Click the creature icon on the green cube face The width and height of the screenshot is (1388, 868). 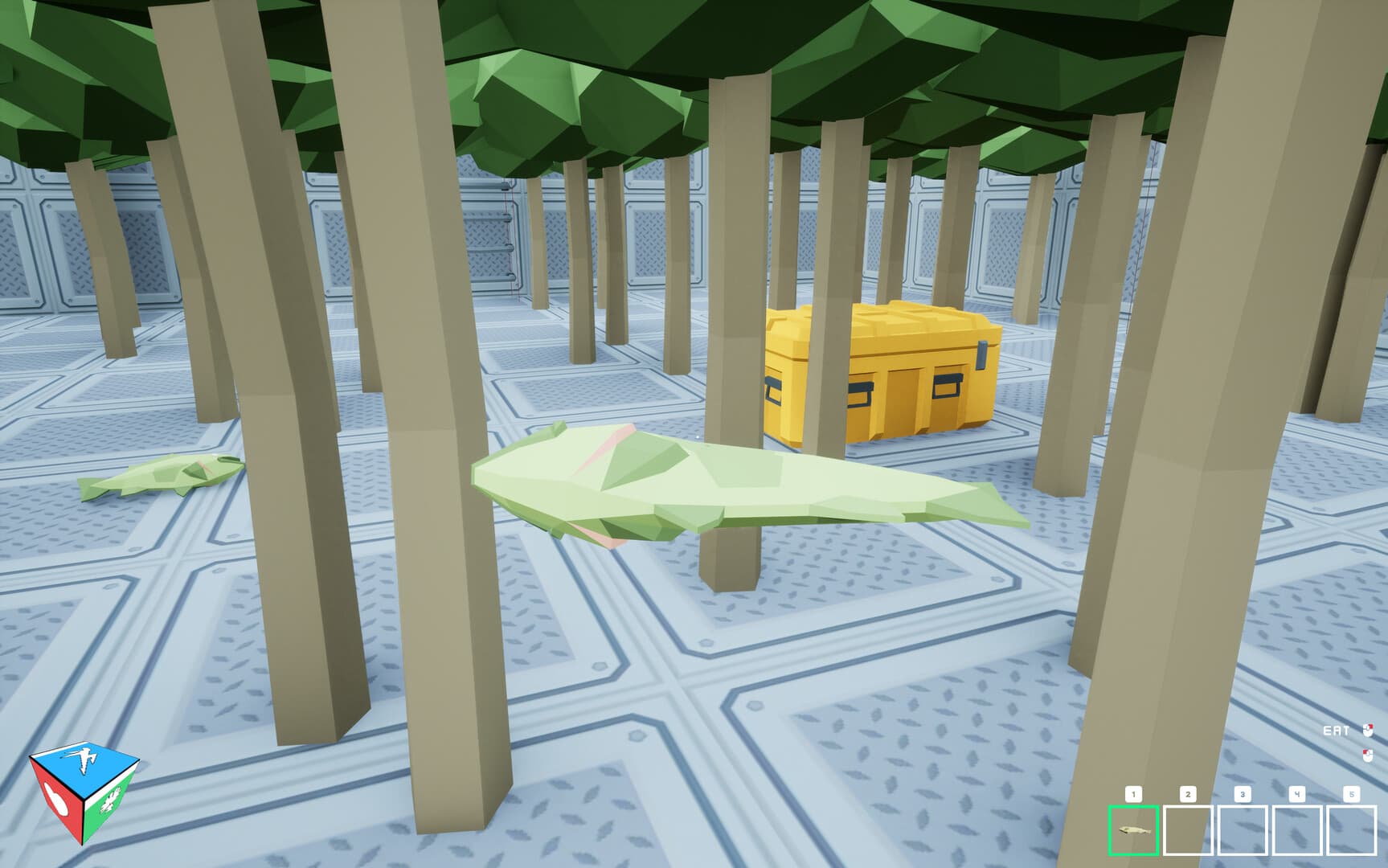pos(113,799)
